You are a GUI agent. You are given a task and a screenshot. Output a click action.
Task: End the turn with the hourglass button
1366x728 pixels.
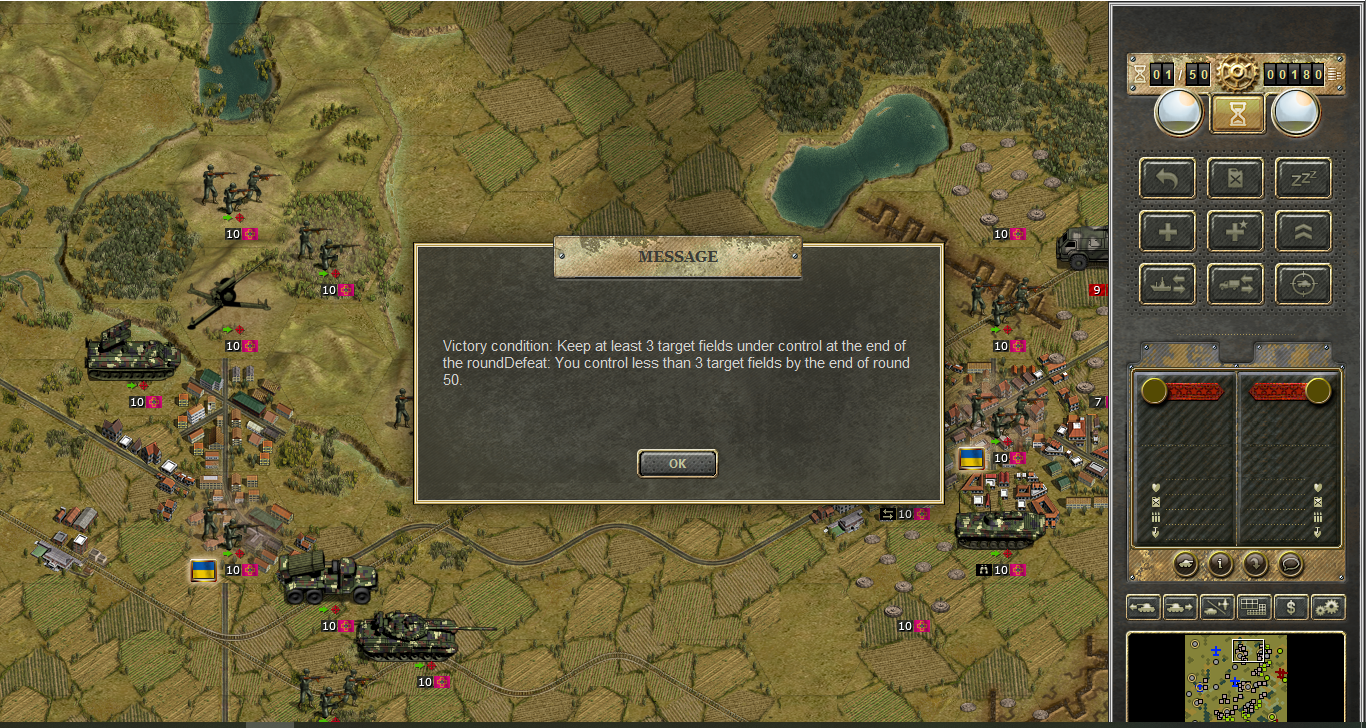(x=1238, y=113)
